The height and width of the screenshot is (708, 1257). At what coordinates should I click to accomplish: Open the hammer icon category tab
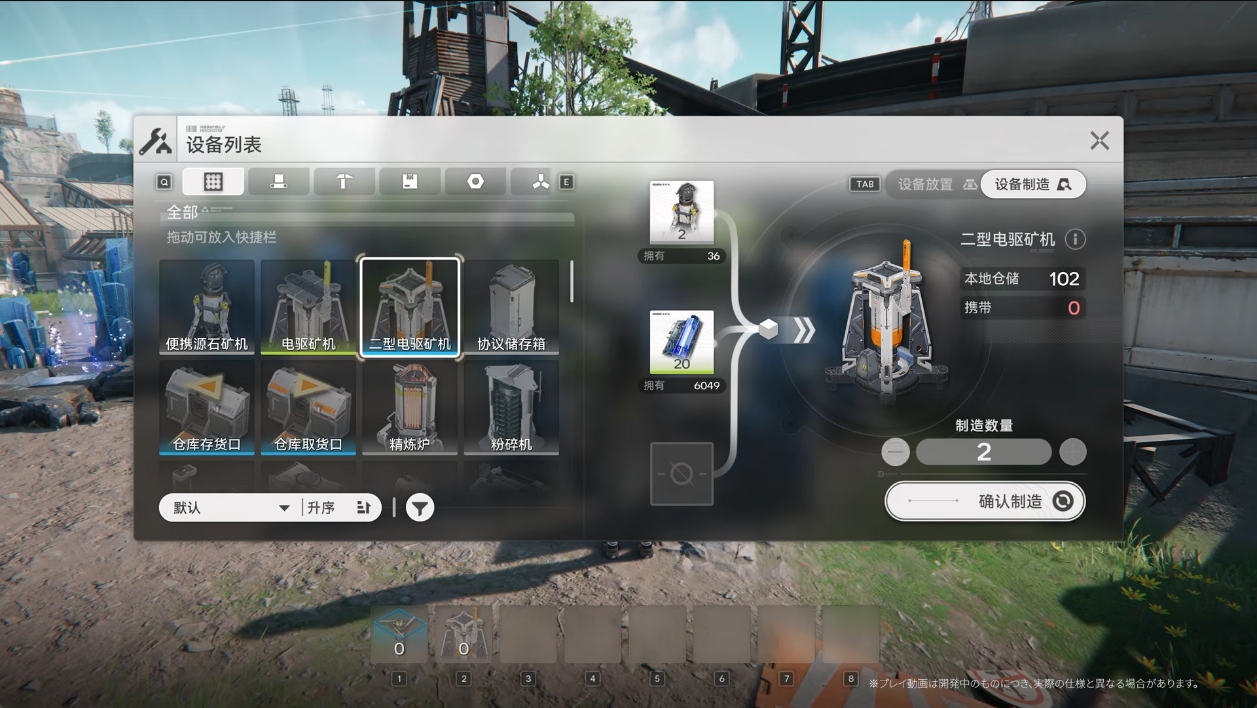click(344, 181)
